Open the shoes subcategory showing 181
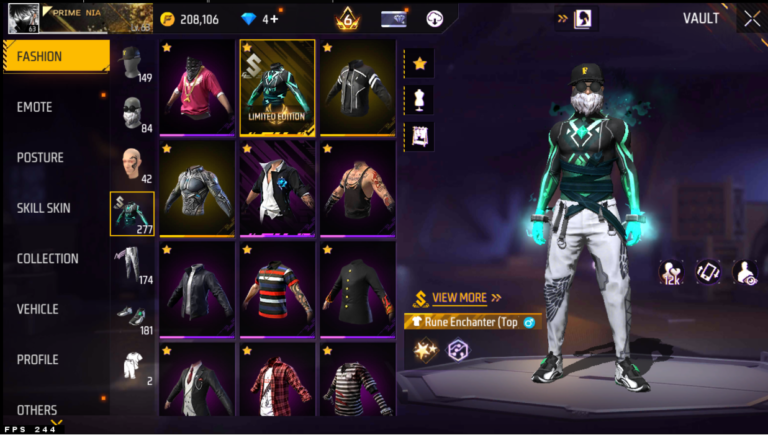 pos(132,315)
